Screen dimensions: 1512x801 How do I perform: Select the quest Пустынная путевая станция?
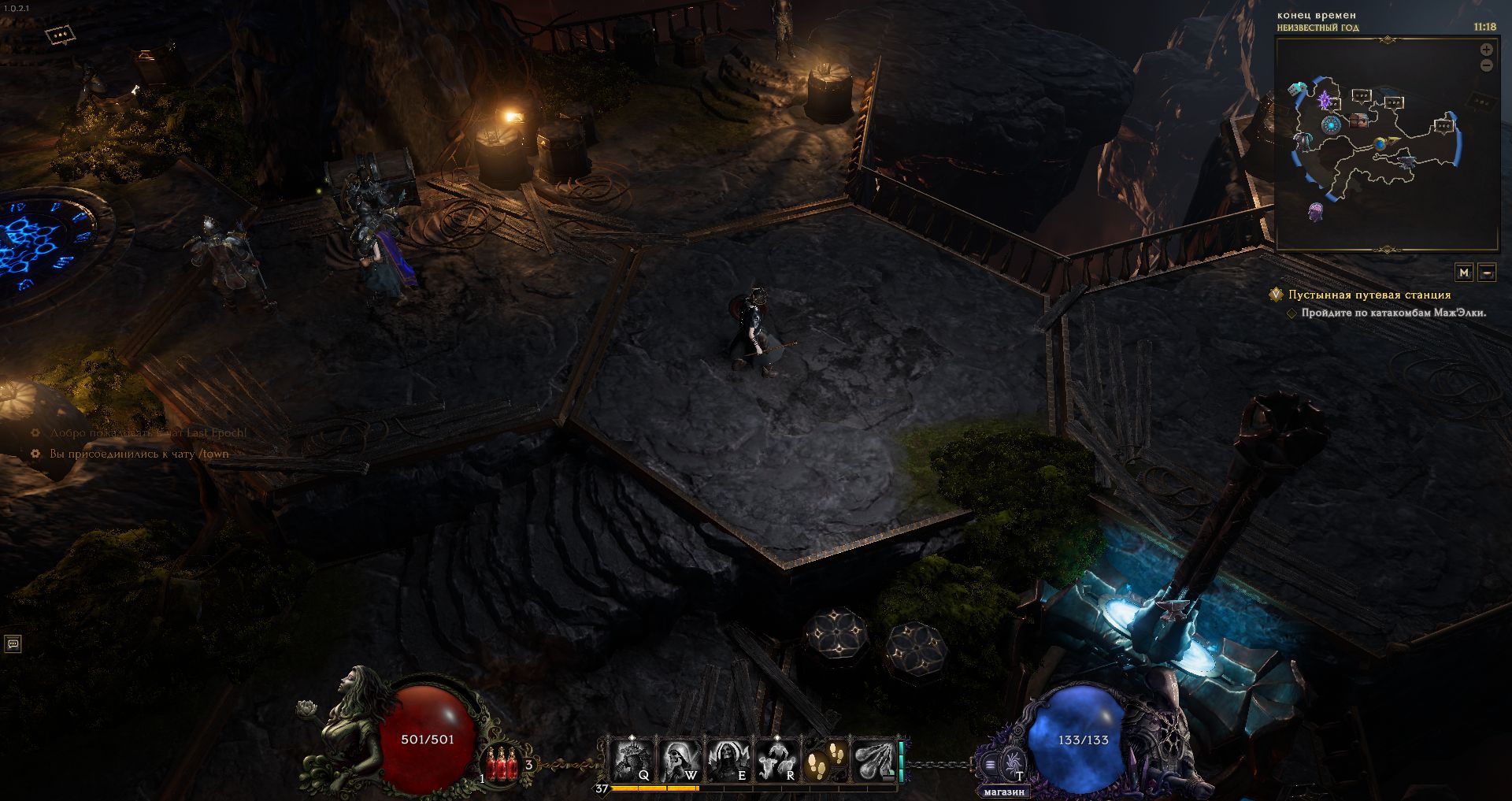coord(1369,295)
